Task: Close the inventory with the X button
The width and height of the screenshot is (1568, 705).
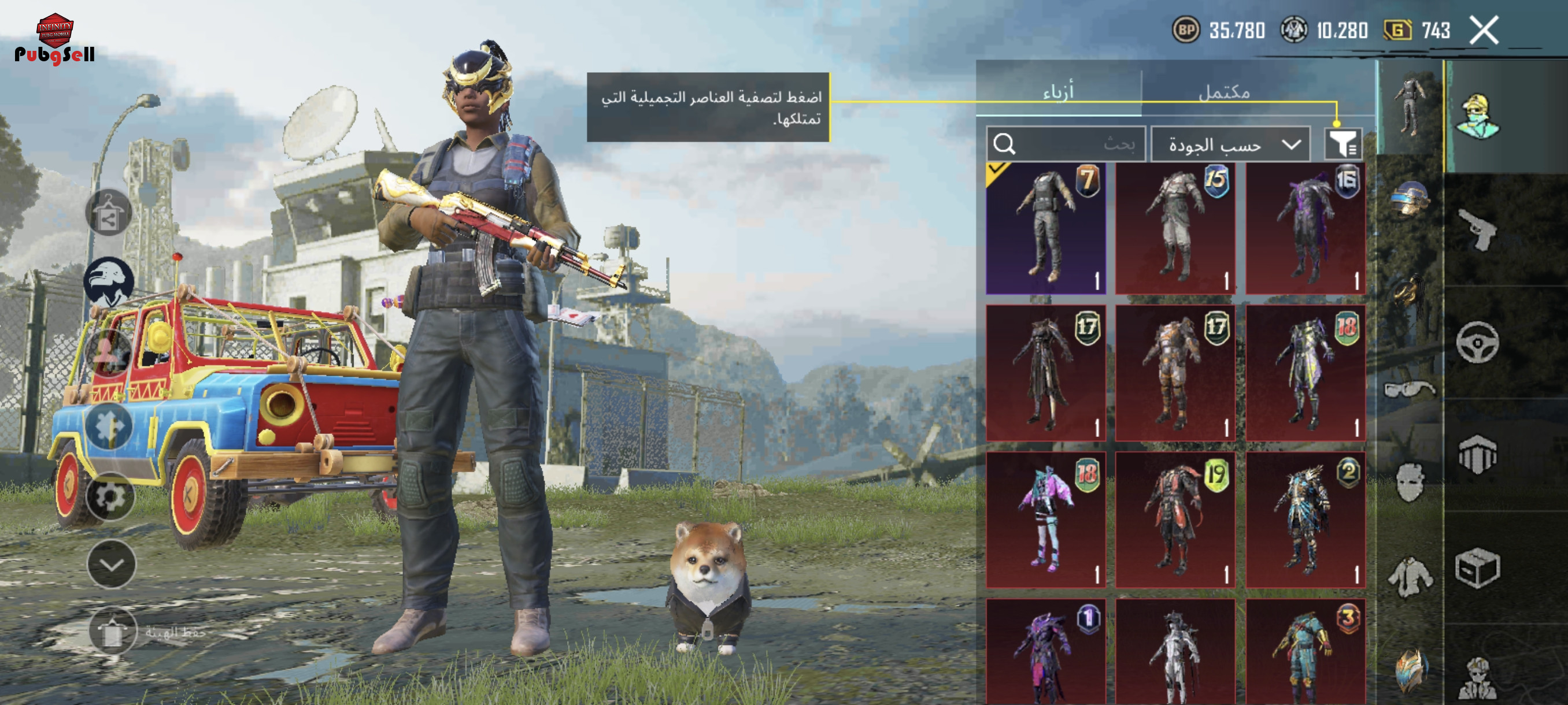Action: coord(1484,31)
